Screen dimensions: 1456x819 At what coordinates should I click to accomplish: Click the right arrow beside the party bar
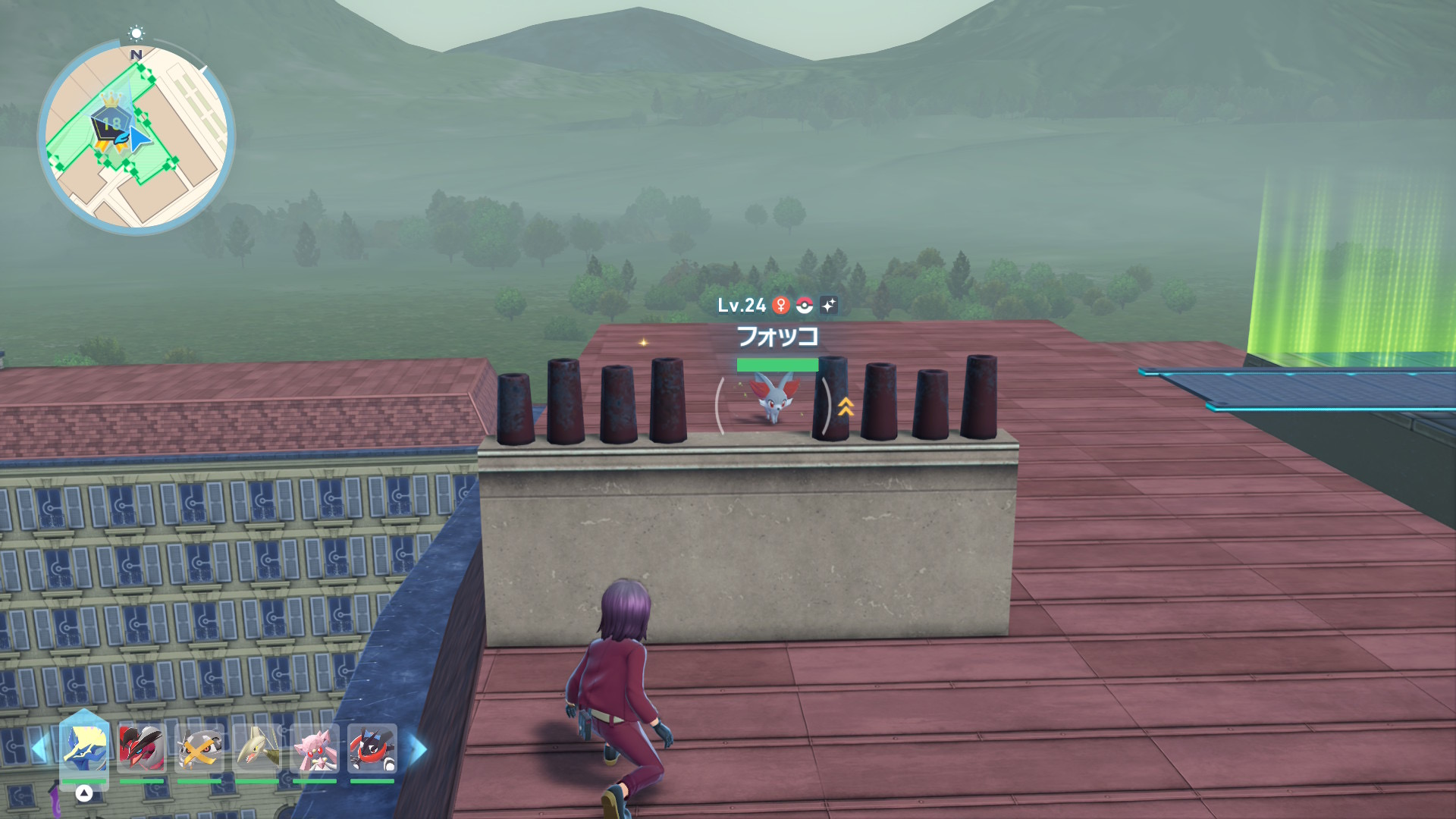tap(418, 749)
